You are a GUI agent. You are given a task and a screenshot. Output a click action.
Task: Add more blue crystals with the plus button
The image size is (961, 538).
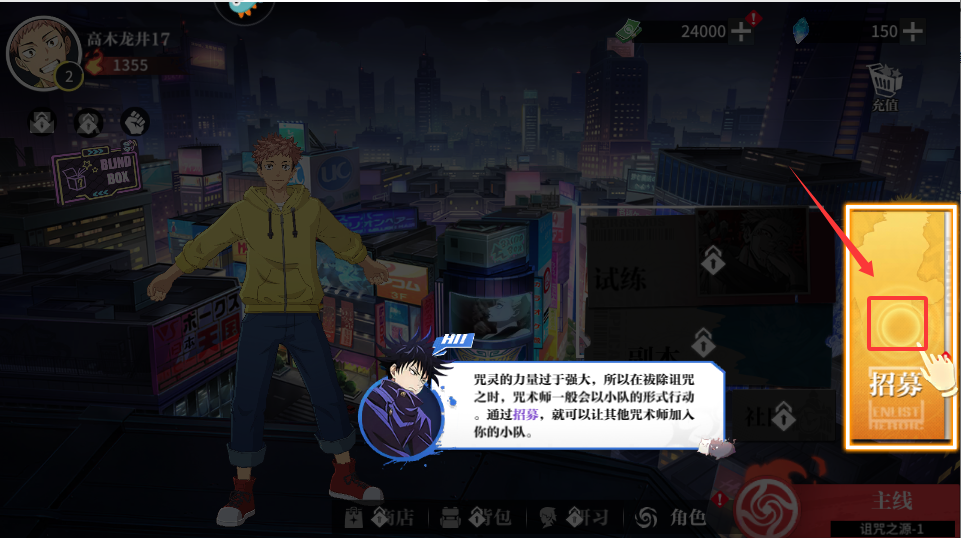[x=912, y=31]
